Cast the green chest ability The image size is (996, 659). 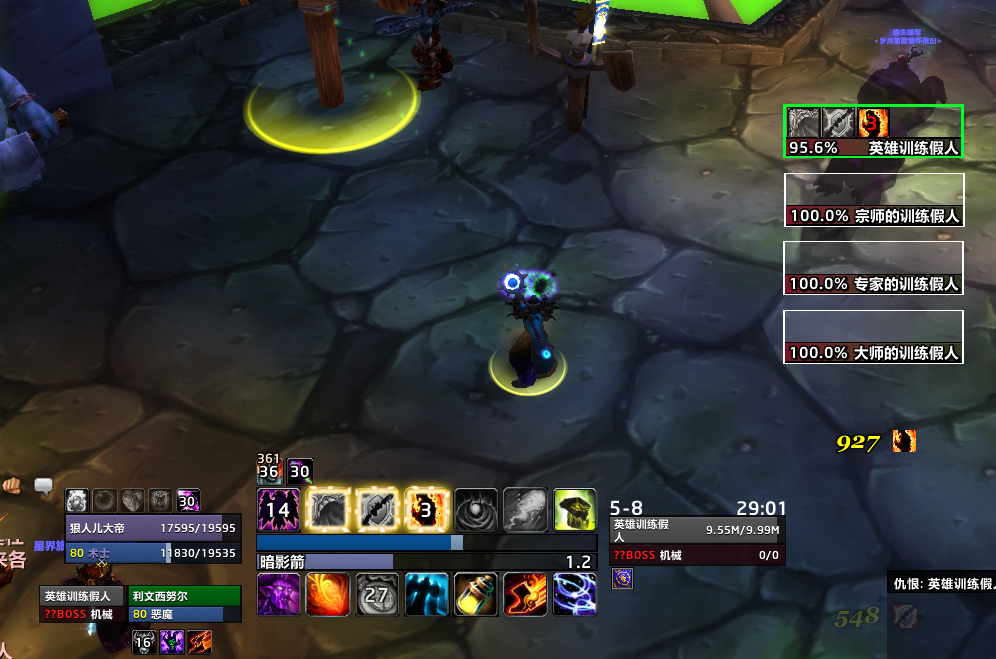pos(575,509)
